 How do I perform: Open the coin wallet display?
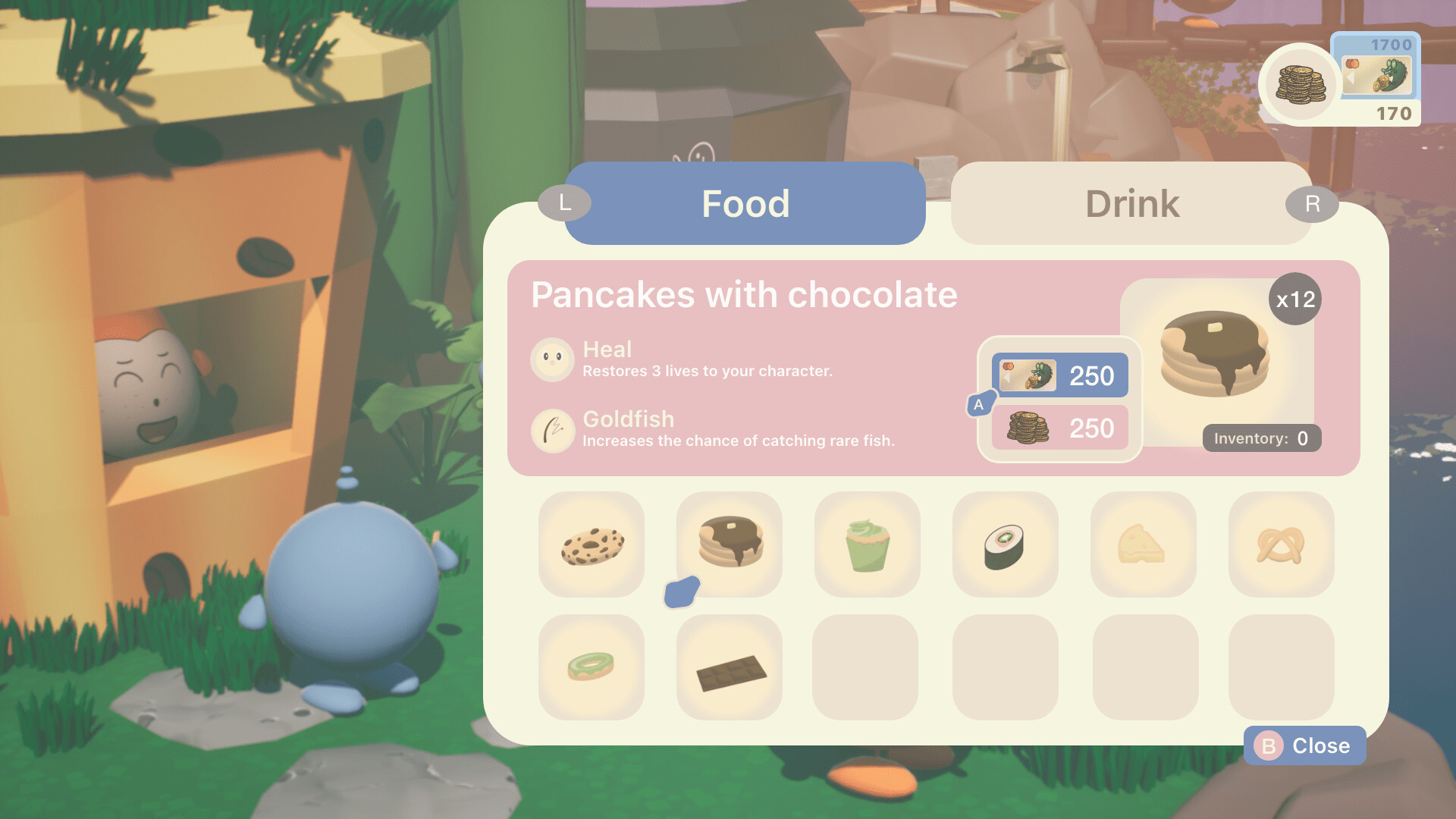pos(1300,83)
